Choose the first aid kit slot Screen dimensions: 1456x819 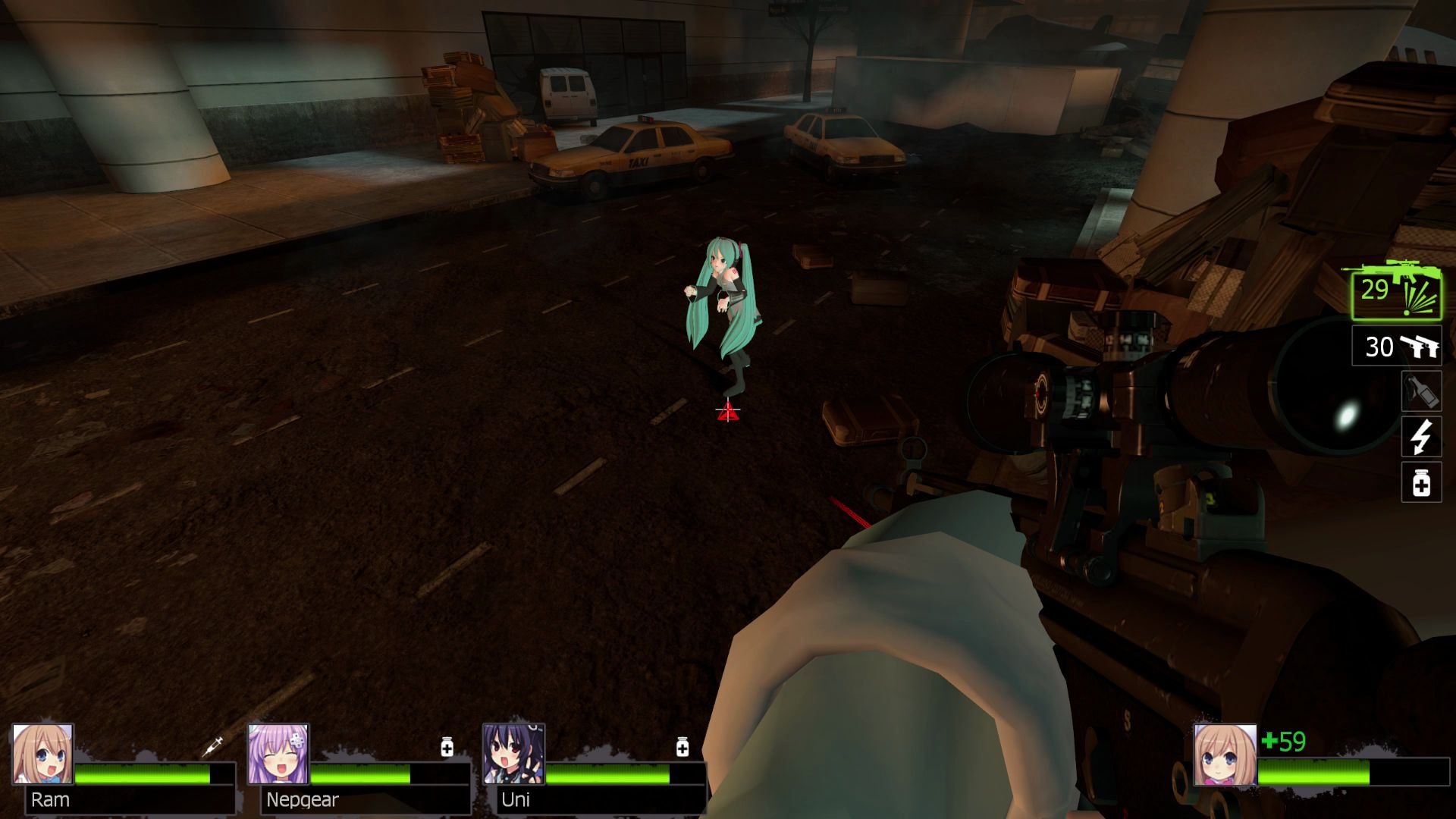point(1421,483)
